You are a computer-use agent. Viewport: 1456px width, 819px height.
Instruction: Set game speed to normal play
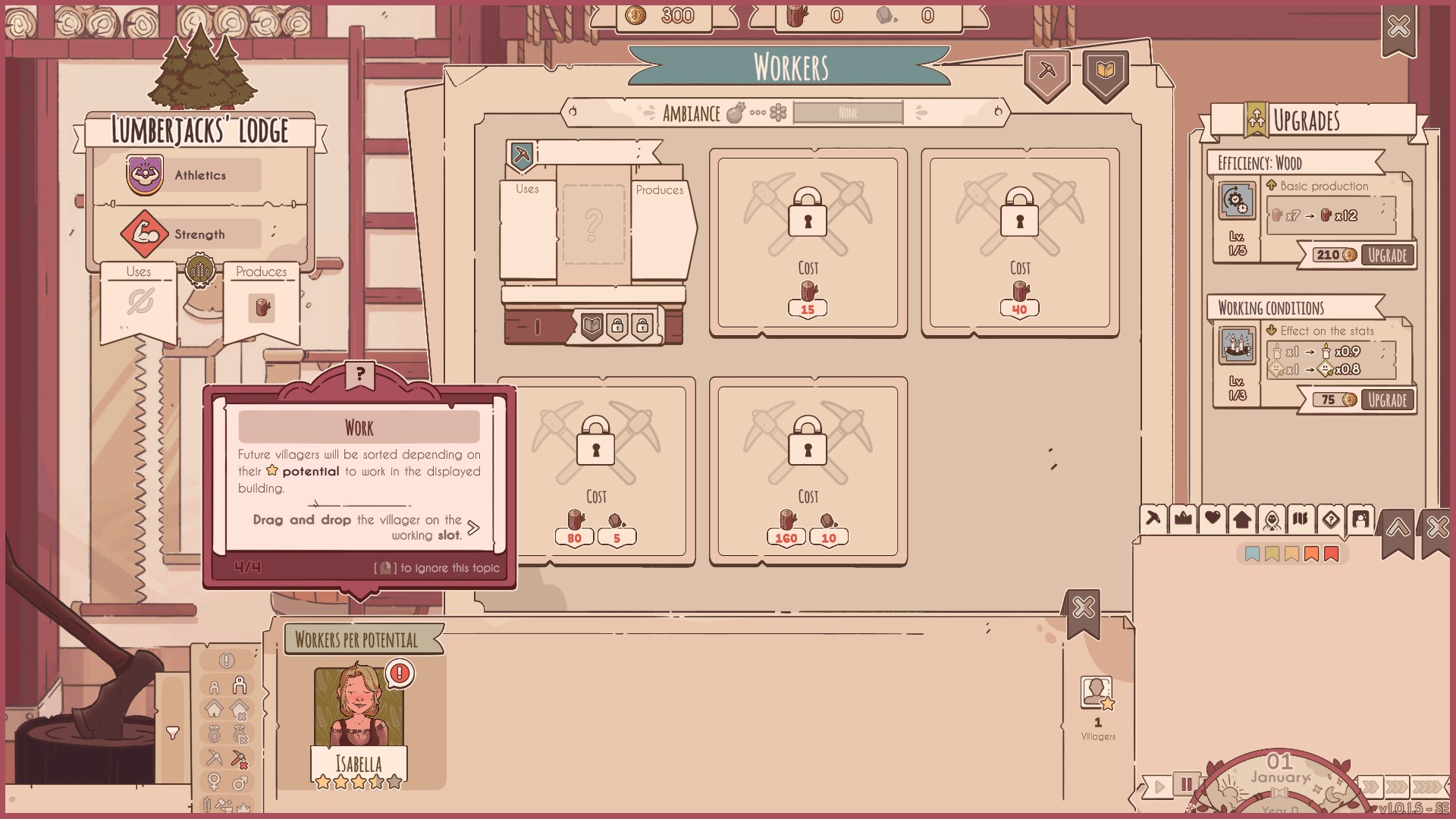[1159, 787]
